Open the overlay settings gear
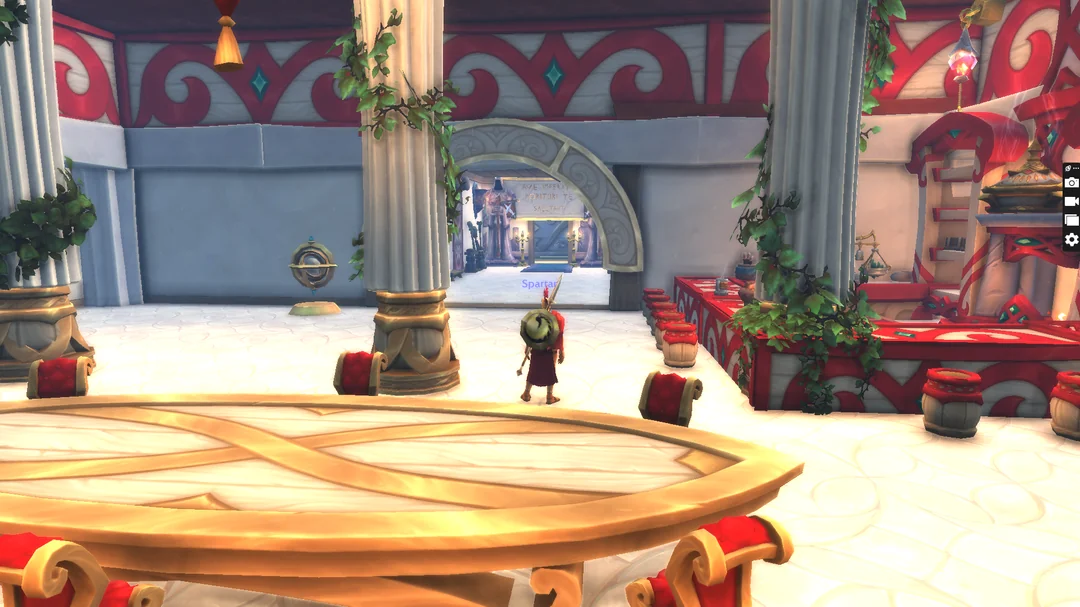This screenshot has width=1080, height=607. tap(1071, 239)
